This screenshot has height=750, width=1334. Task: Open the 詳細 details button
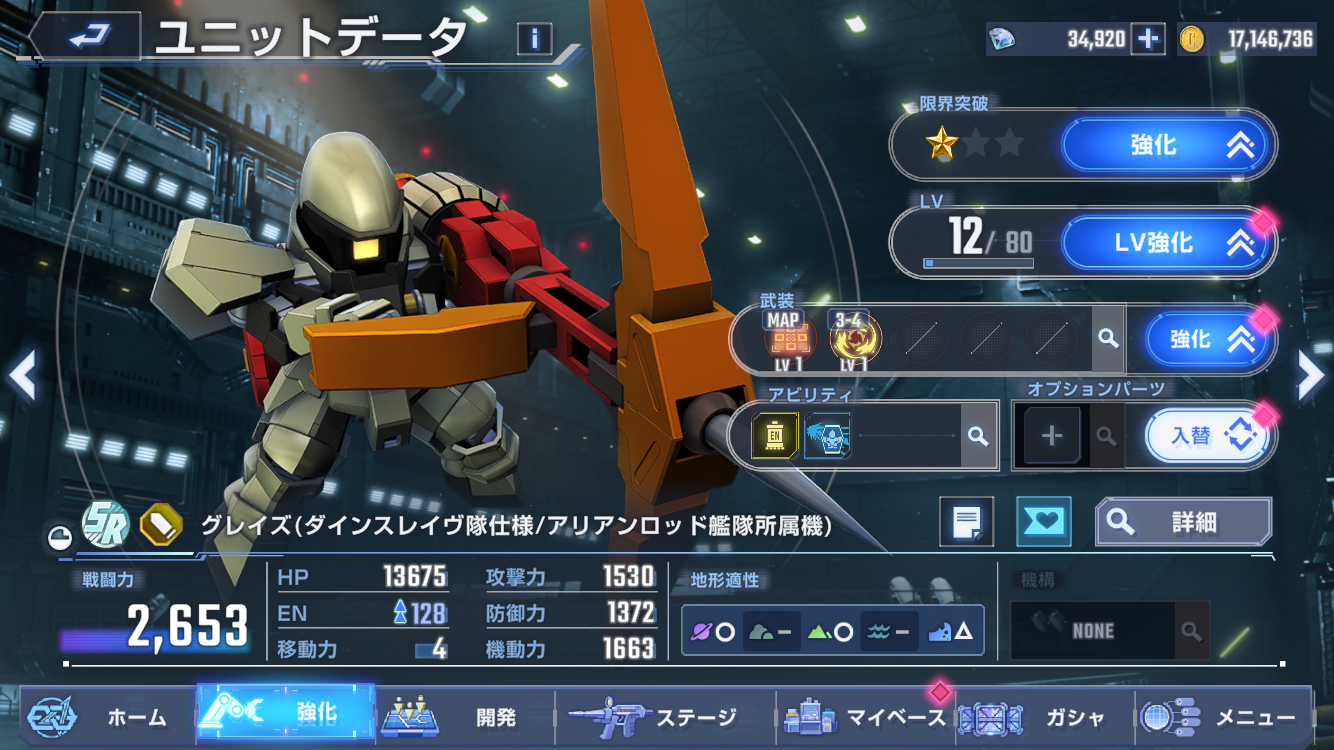1184,521
